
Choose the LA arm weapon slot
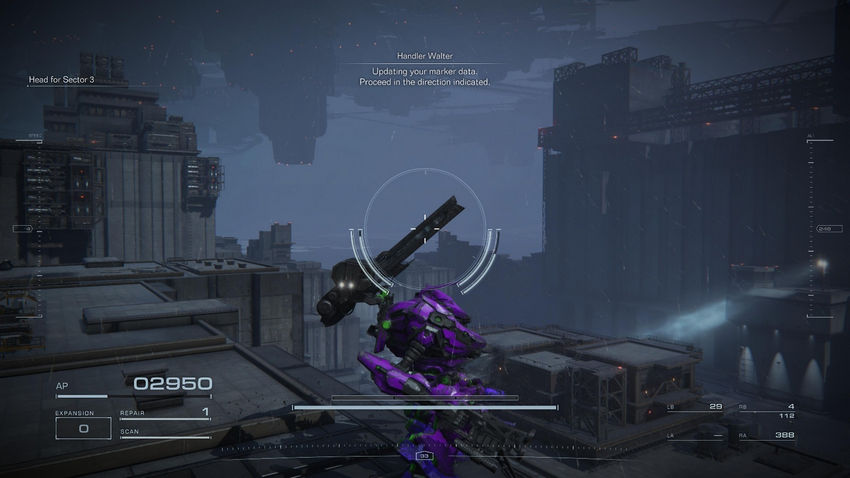pos(696,435)
